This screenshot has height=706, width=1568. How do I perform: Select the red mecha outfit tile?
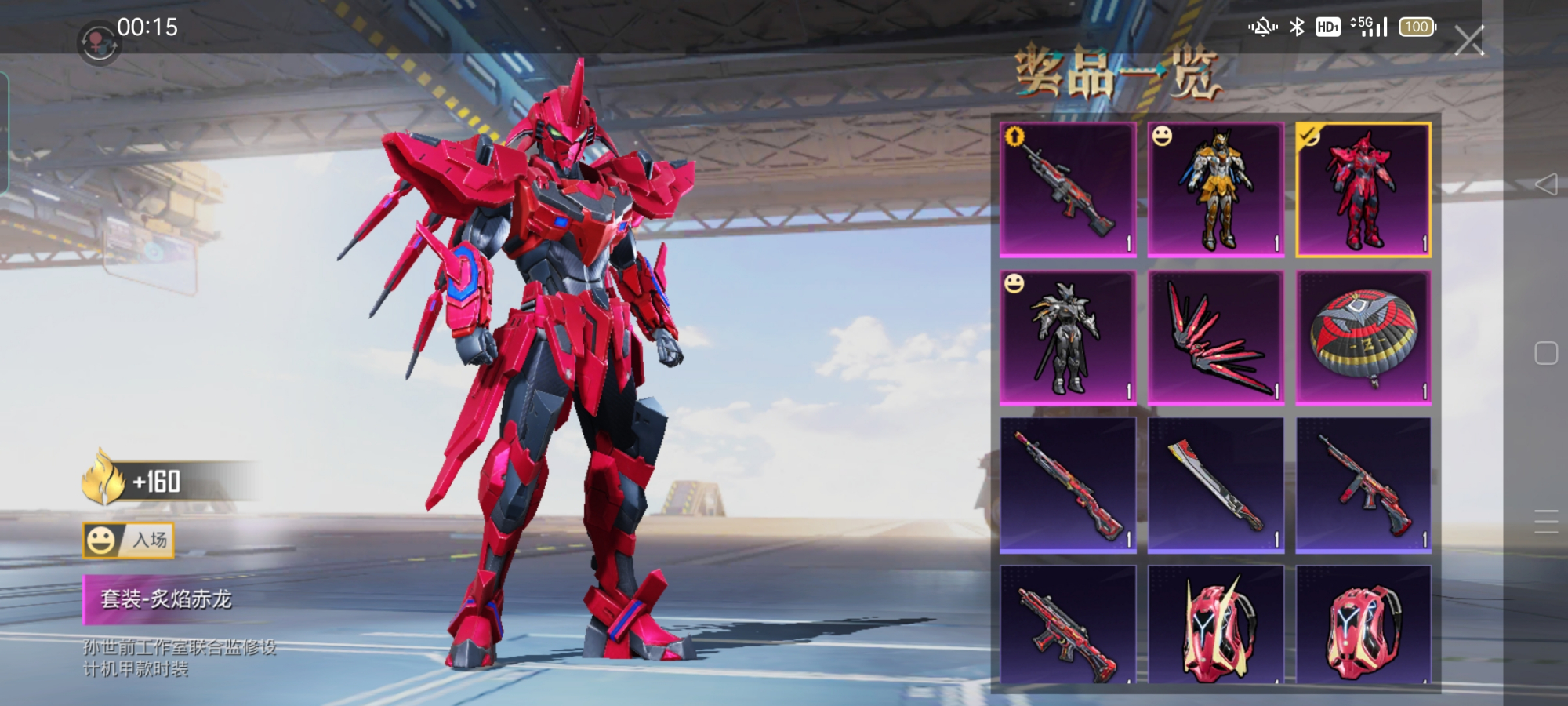tap(1363, 190)
